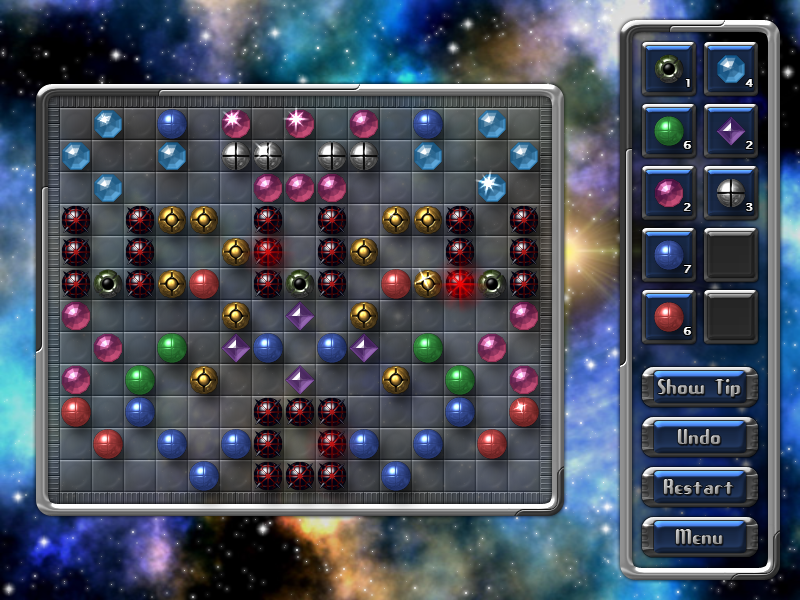This screenshot has height=600, width=800.
Task: Pick the dark blue ball slot
Action: click(668, 254)
